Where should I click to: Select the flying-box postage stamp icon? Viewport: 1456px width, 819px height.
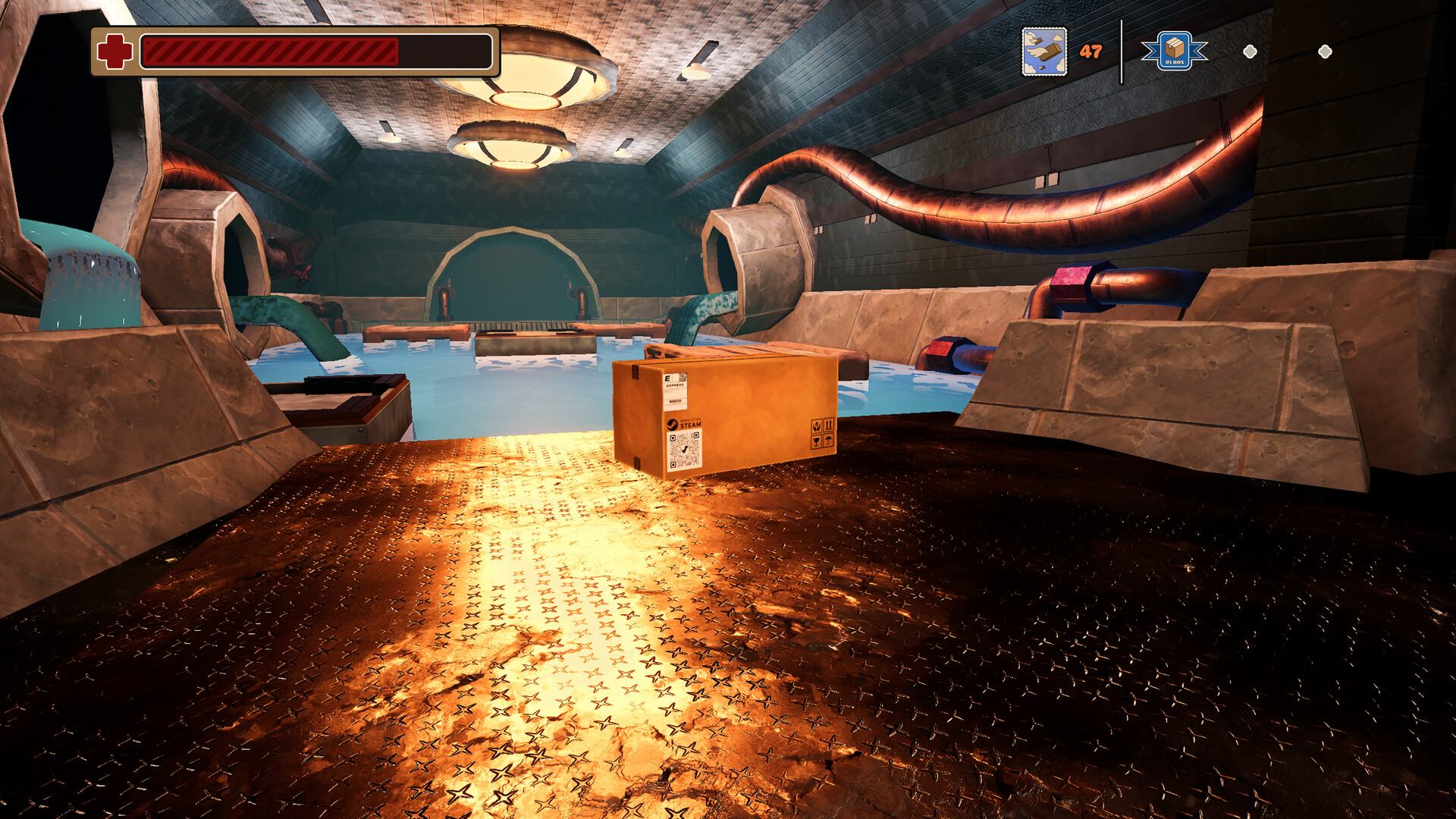coord(1044,51)
